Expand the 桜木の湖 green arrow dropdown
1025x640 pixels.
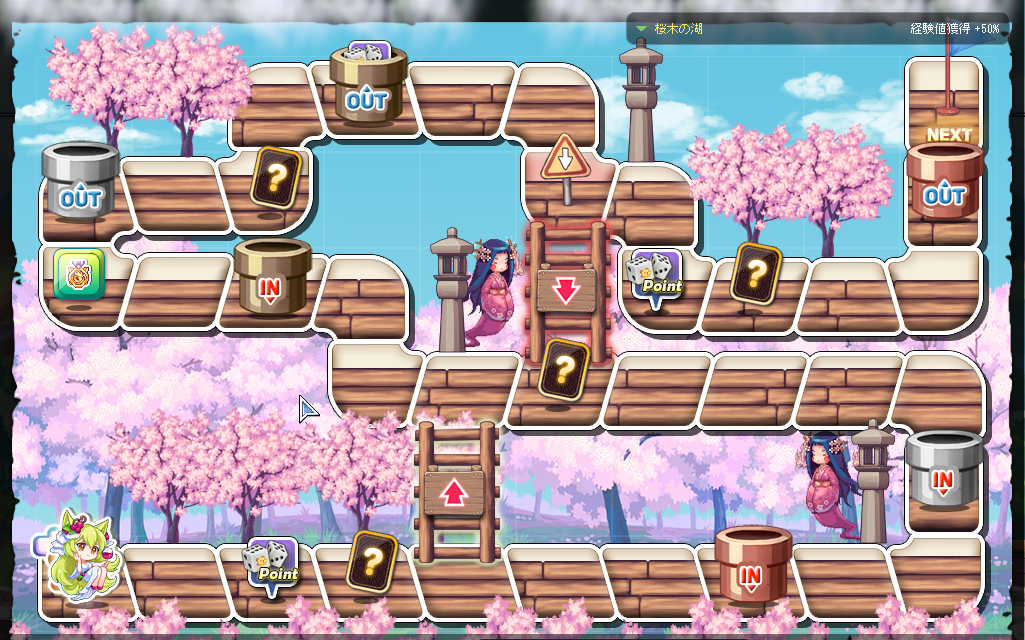click(x=641, y=29)
